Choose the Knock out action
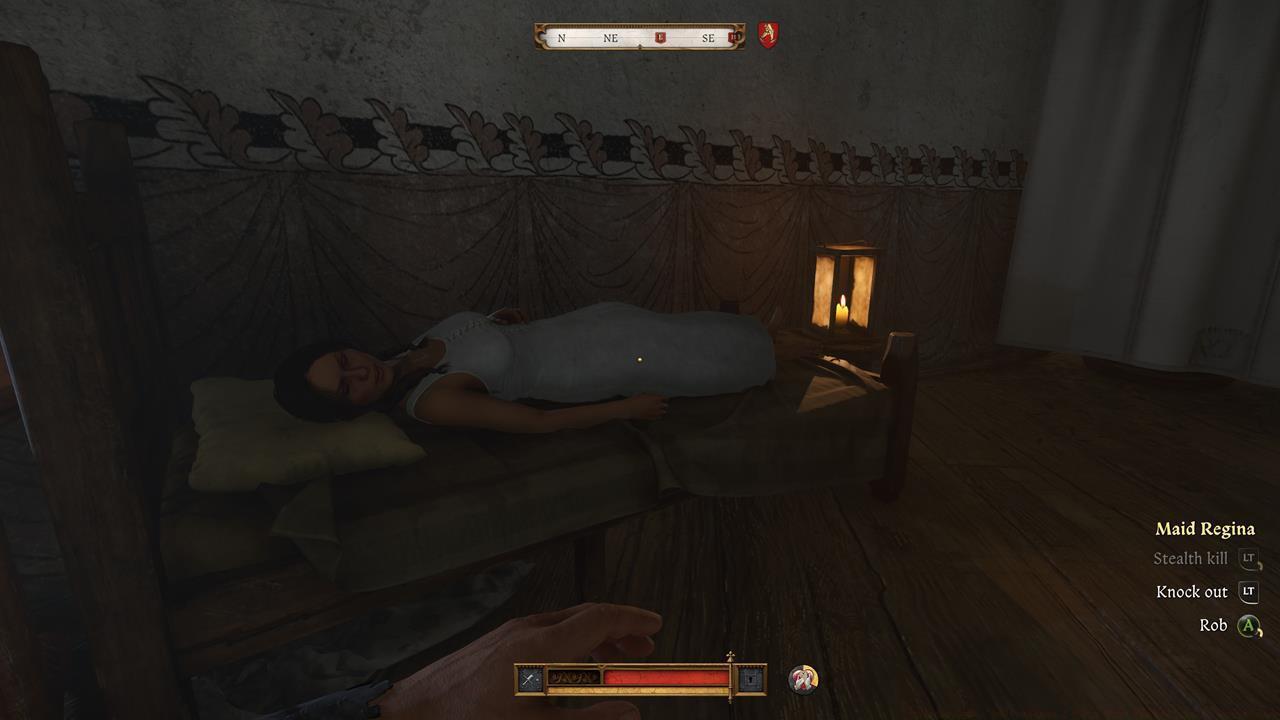 point(1192,592)
